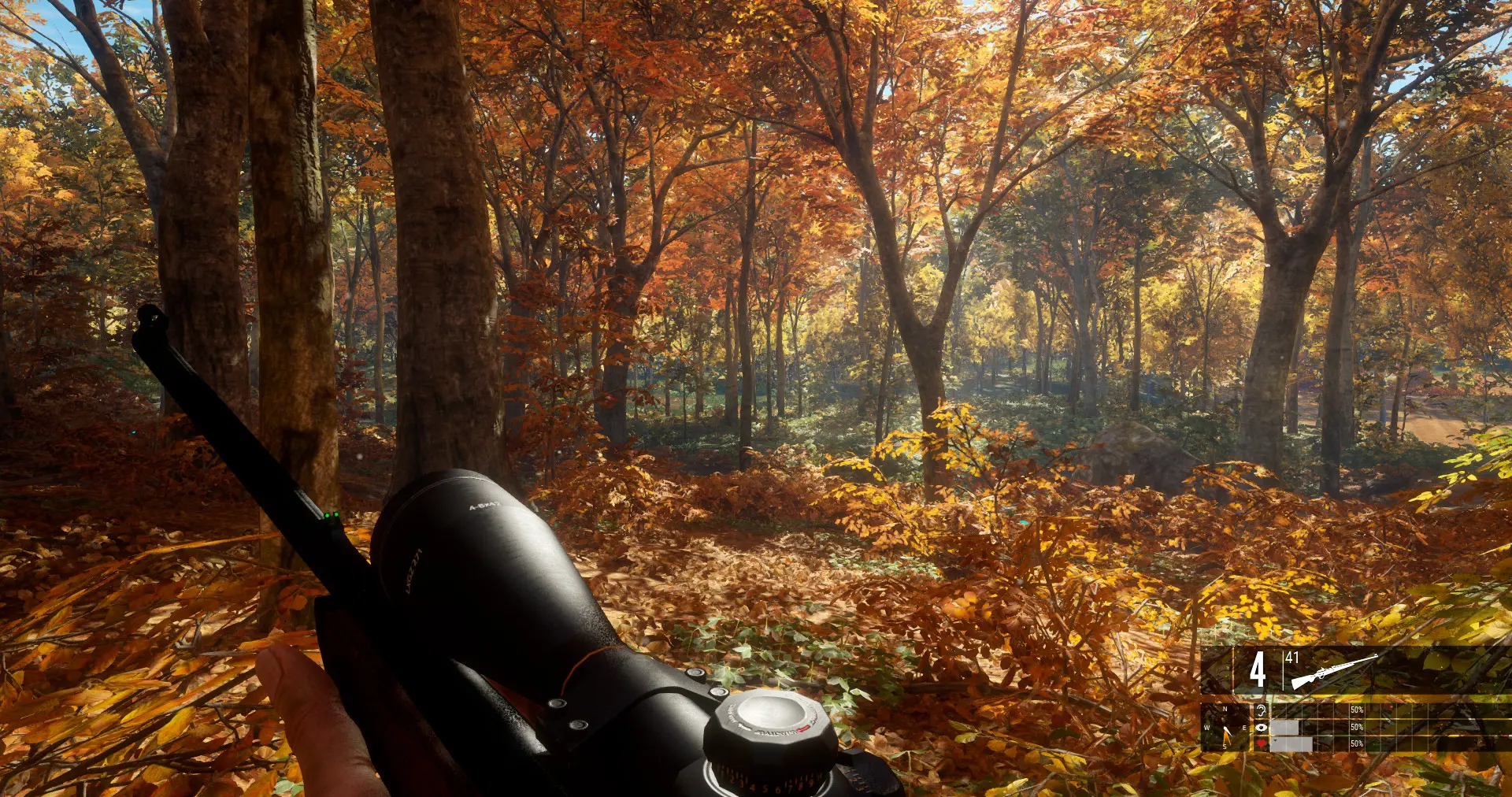Click the compass in the HUD
Viewport: 1512px width, 797px height.
1225,728
